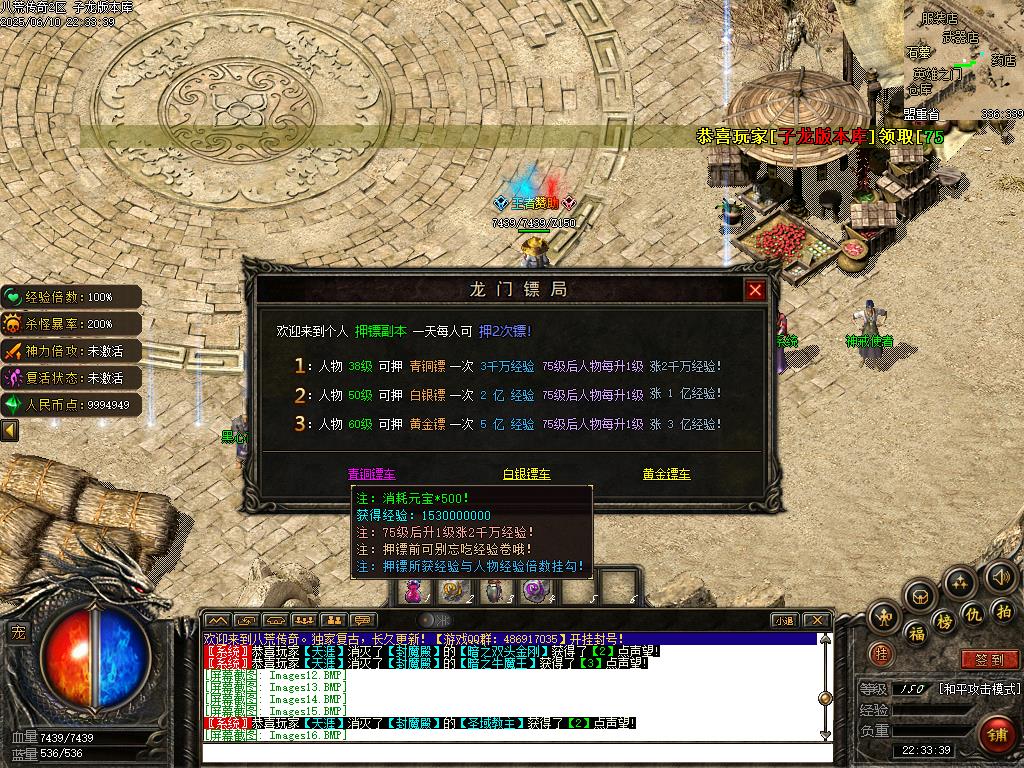Open the 宠 pet button
This screenshot has height=768, width=1024.
point(18,631)
